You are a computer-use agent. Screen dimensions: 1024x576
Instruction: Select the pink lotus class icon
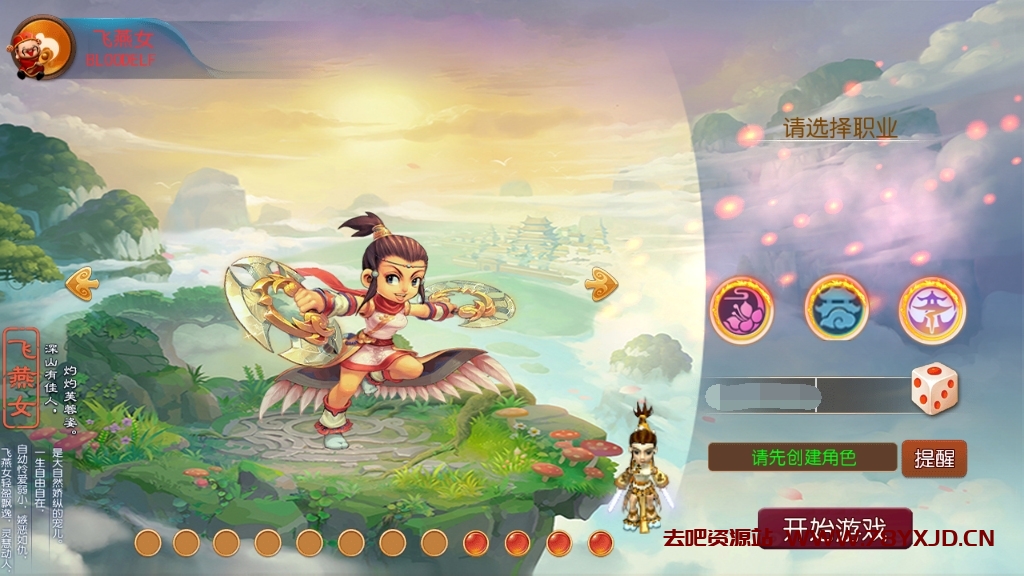point(742,310)
